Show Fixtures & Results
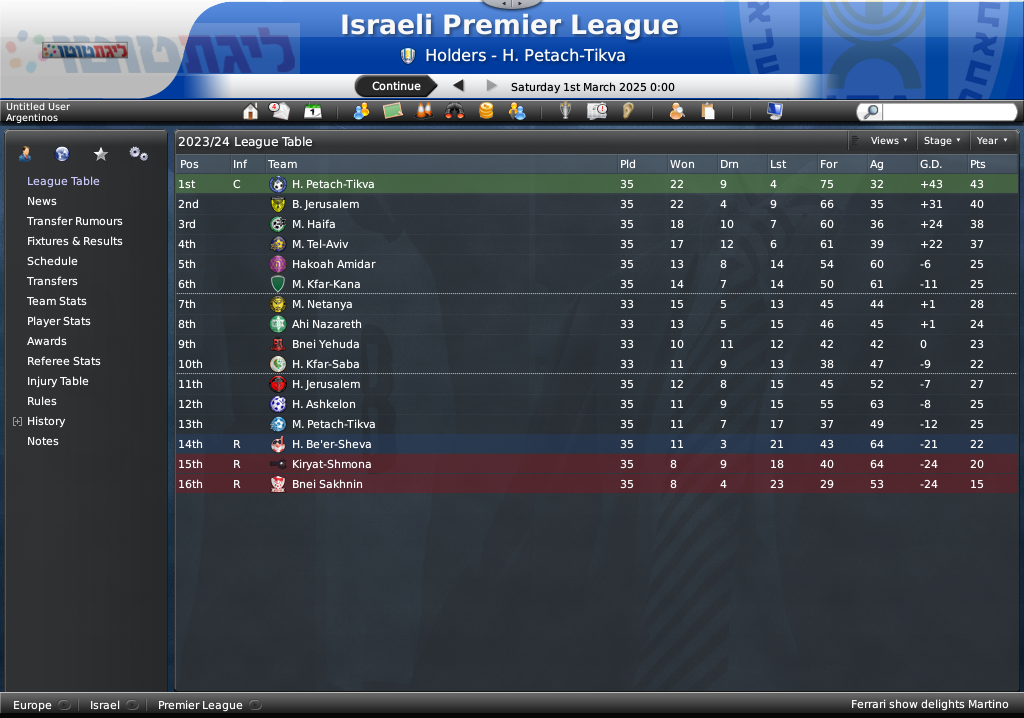The width and height of the screenshot is (1024, 718). (x=74, y=241)
